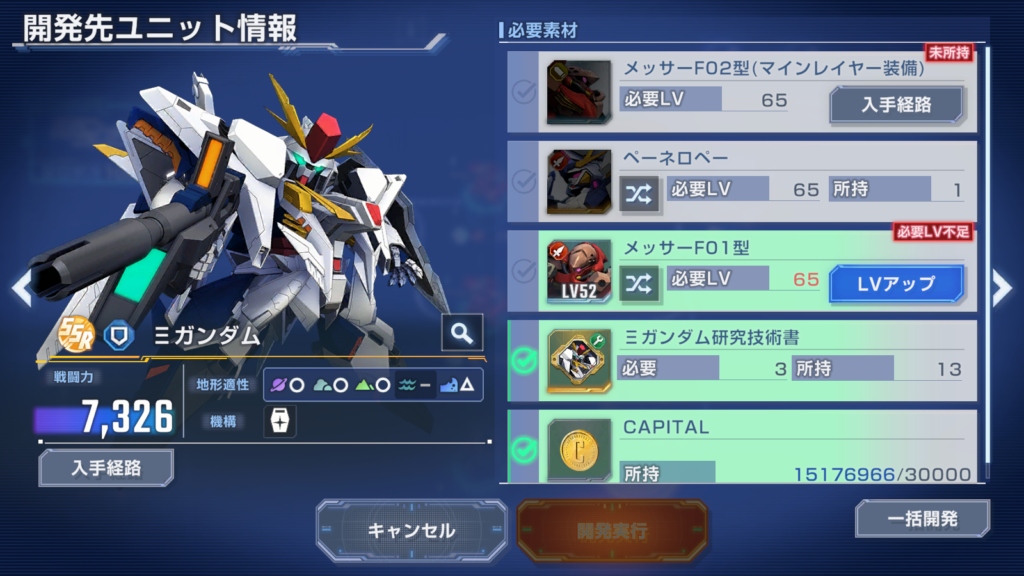Select the ペーネロペー unit thumbnail
This screenshot has height=576, width=1024.
pos(579,181)
